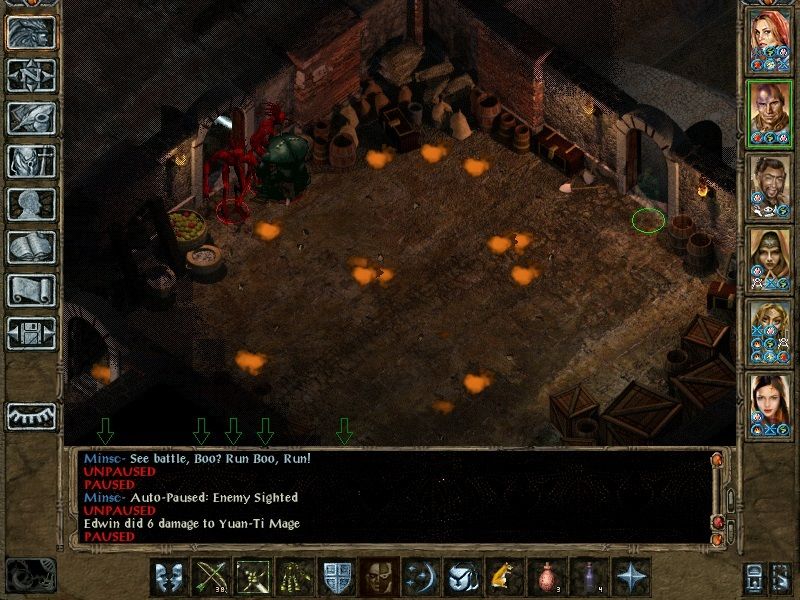Image resolution: width=800 pixels, height=600 pixels.
Task: Show the character record (head profile) button
Action: coord(31,204)
